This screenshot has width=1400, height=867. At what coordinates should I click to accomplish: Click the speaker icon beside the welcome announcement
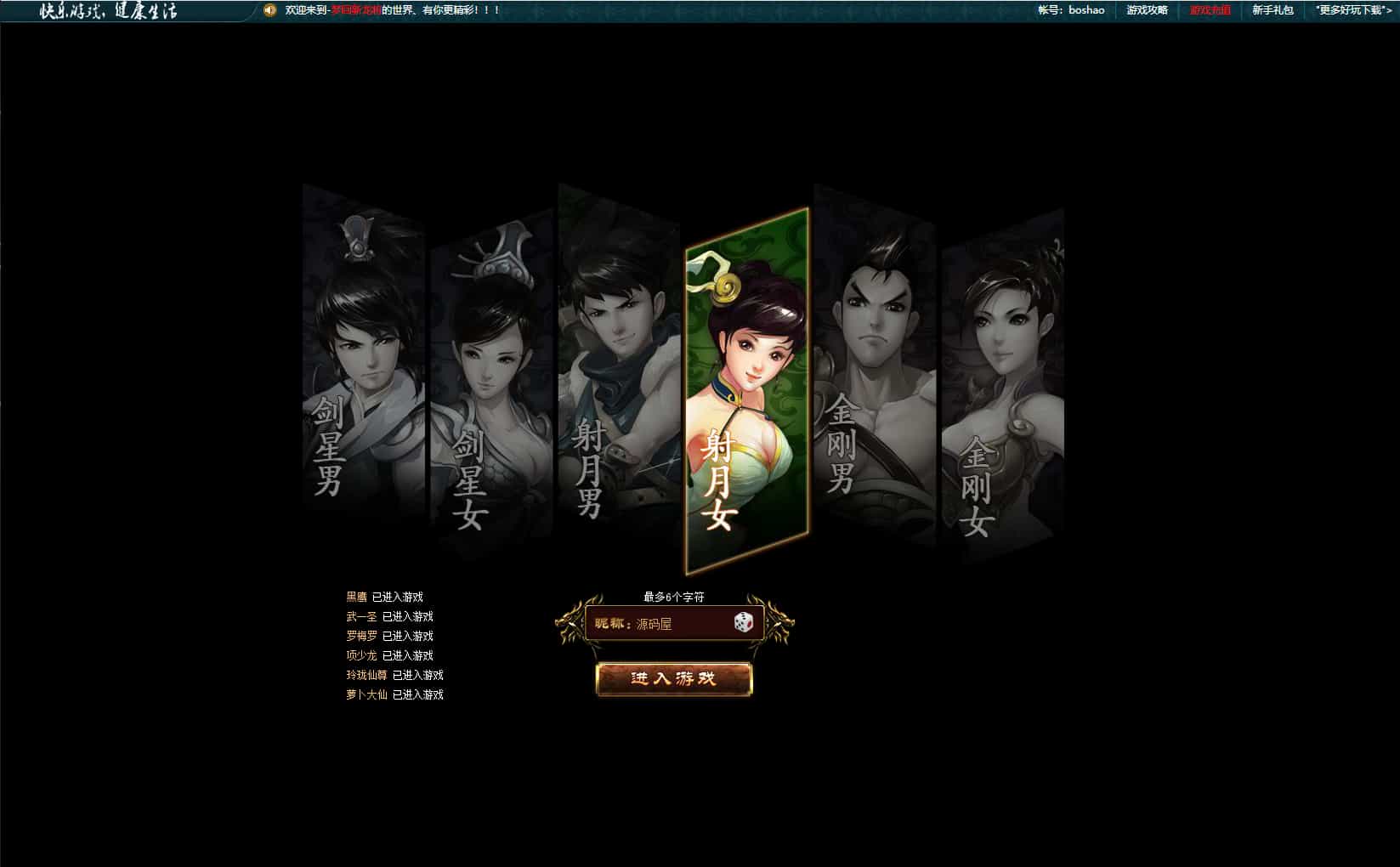click(269, 12)
